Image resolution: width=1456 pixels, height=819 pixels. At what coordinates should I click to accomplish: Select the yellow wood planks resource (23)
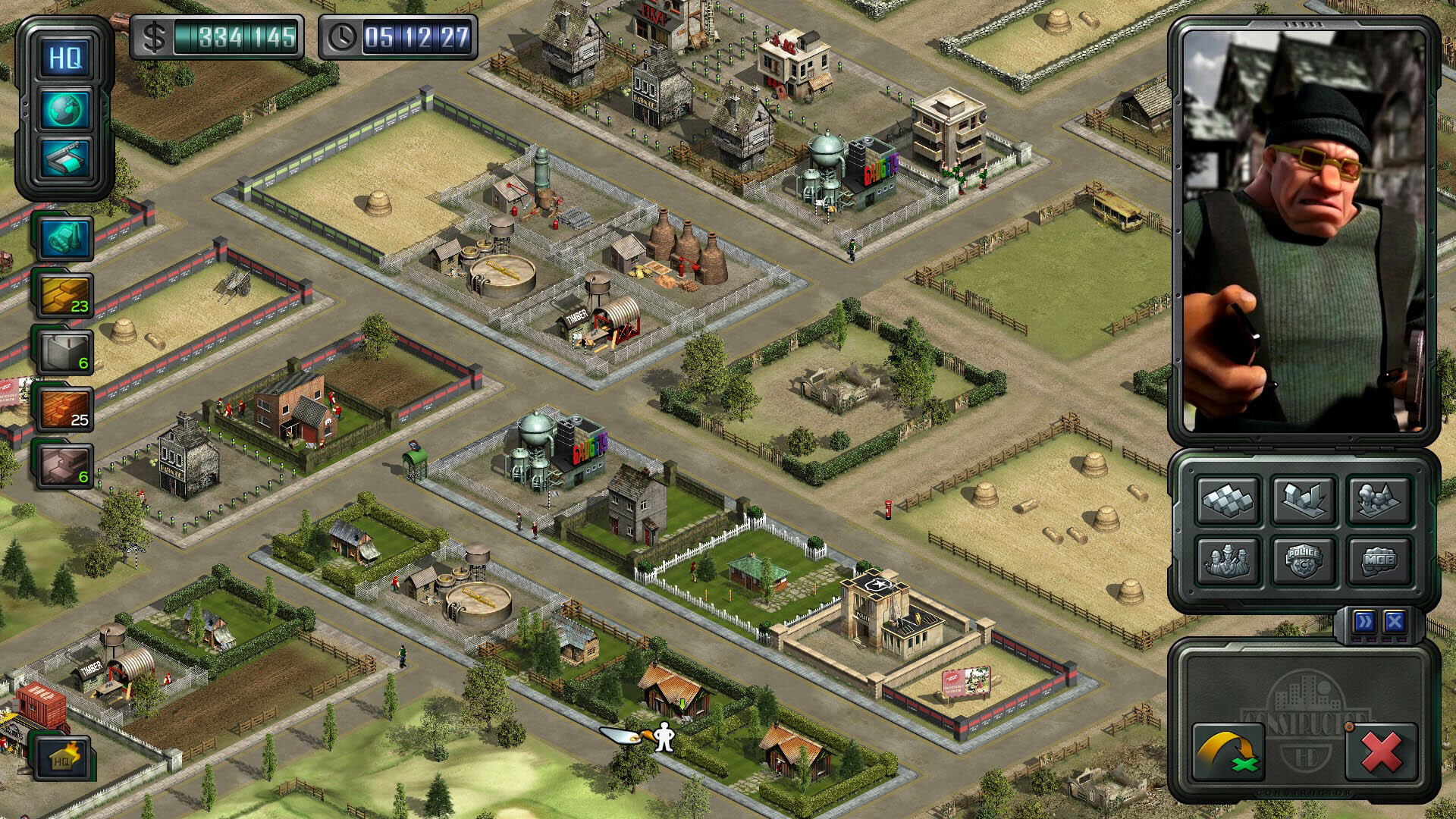64,295
